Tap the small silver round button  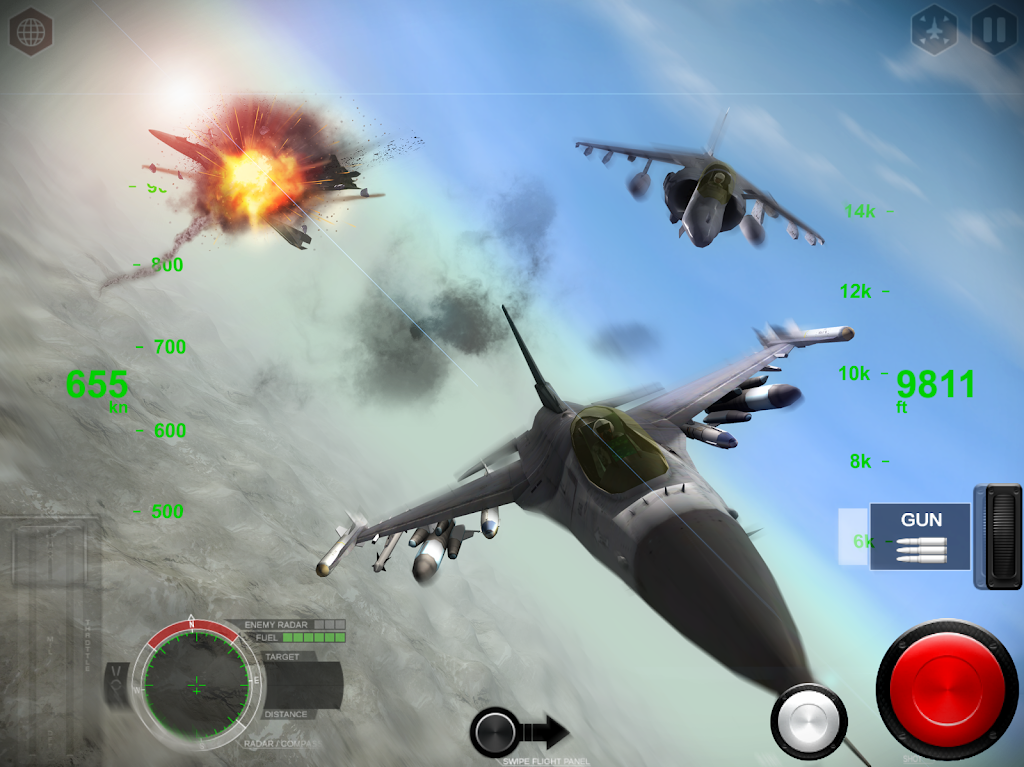[808, 720]
